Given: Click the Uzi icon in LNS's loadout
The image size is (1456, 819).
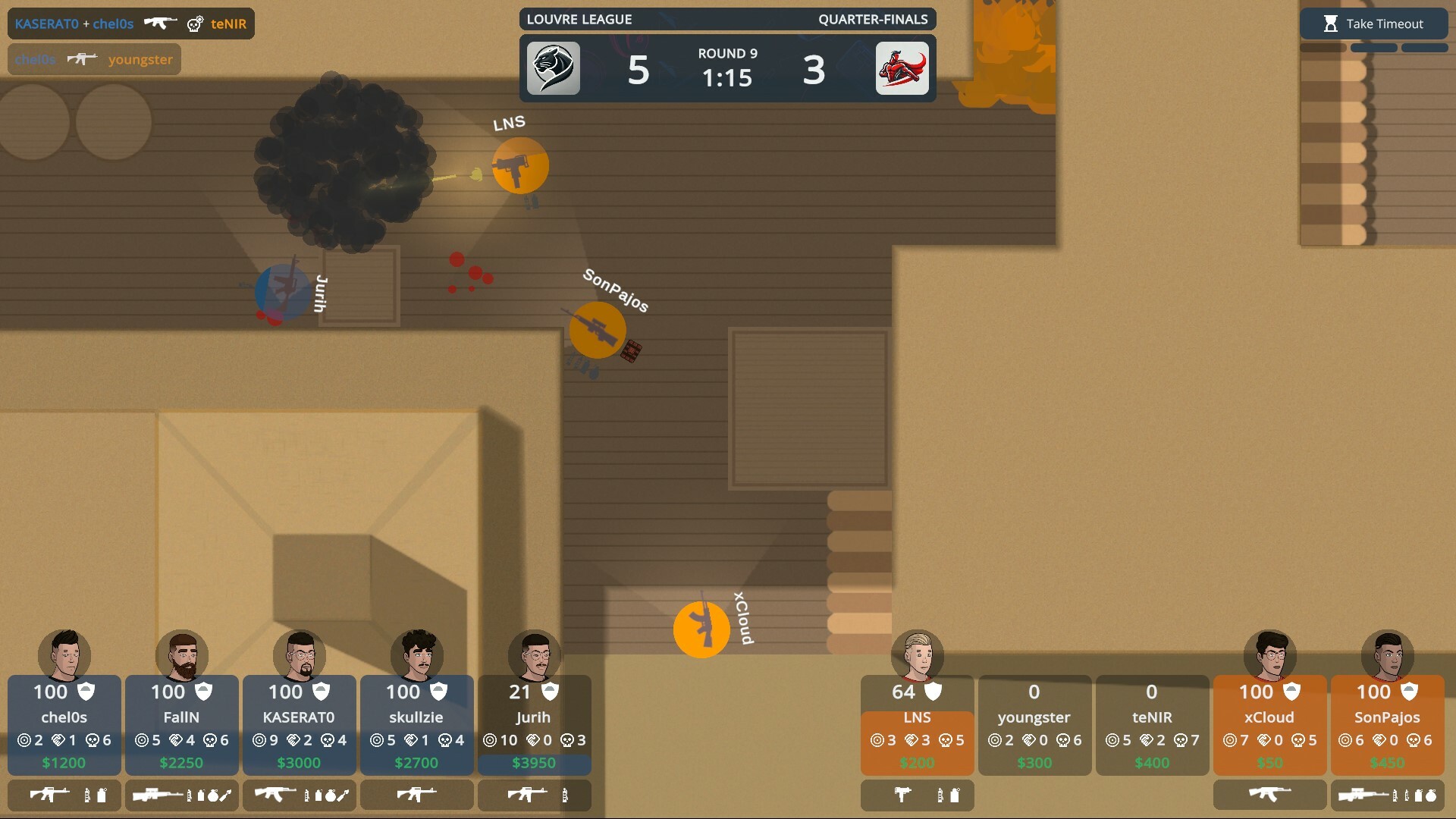Looking at the screenshot, I should [902, 795].
